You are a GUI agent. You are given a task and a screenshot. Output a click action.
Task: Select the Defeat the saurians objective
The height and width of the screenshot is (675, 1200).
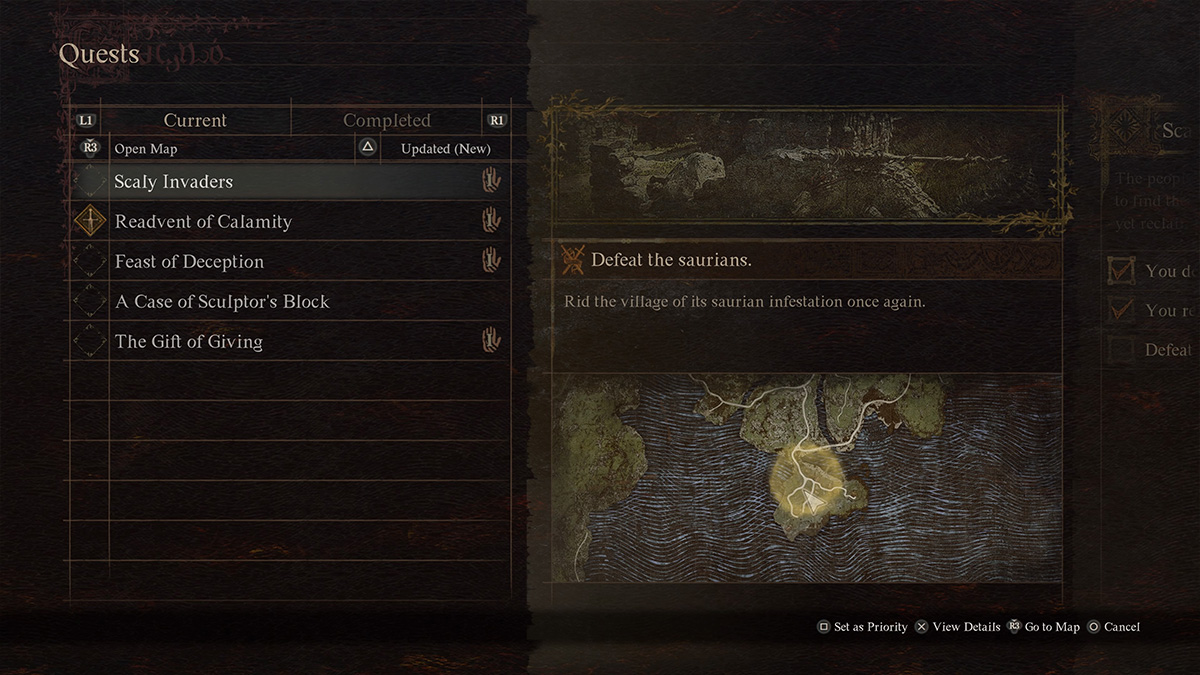[671, 260]
